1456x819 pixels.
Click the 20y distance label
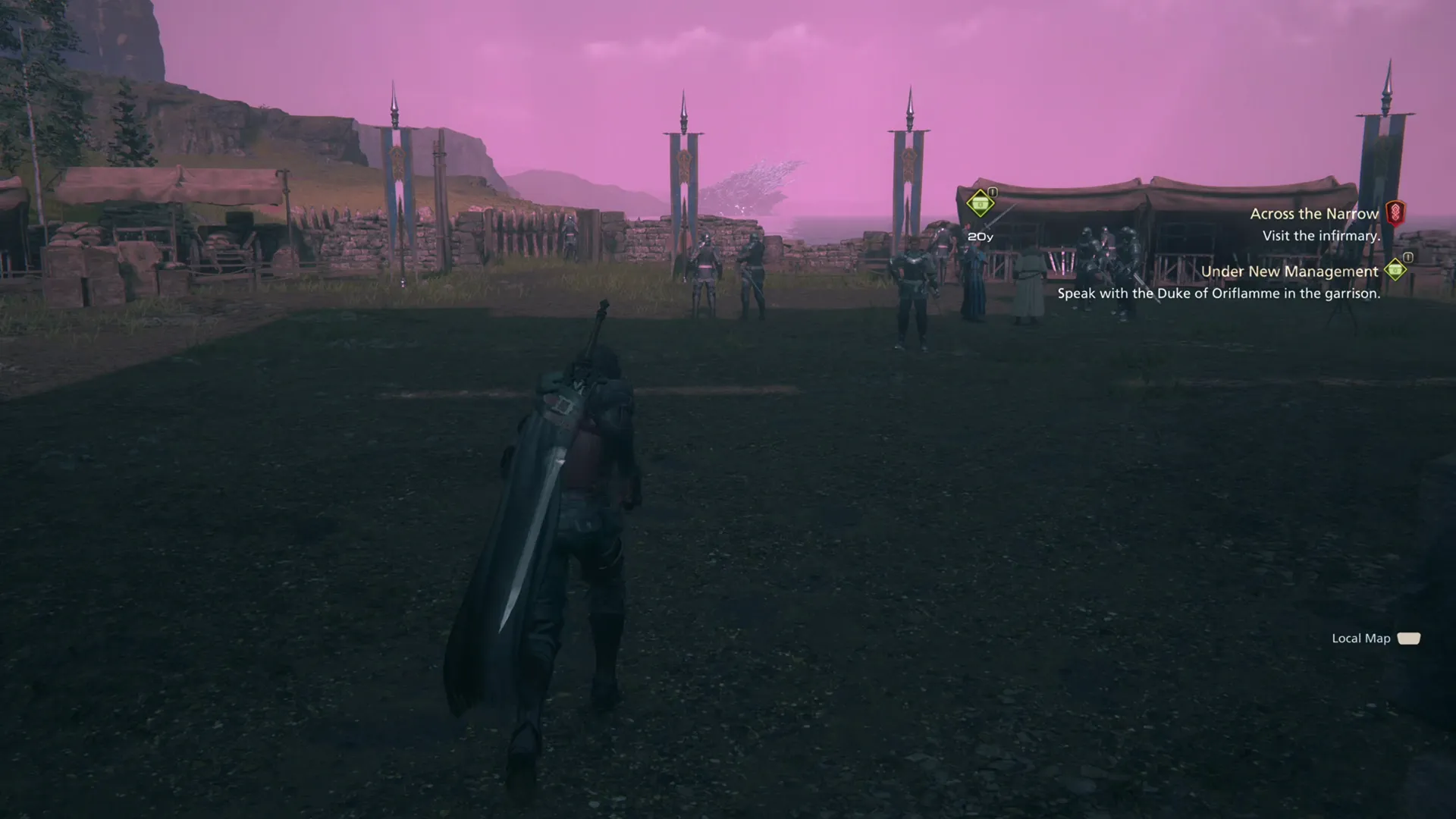[x=980, y=237]
